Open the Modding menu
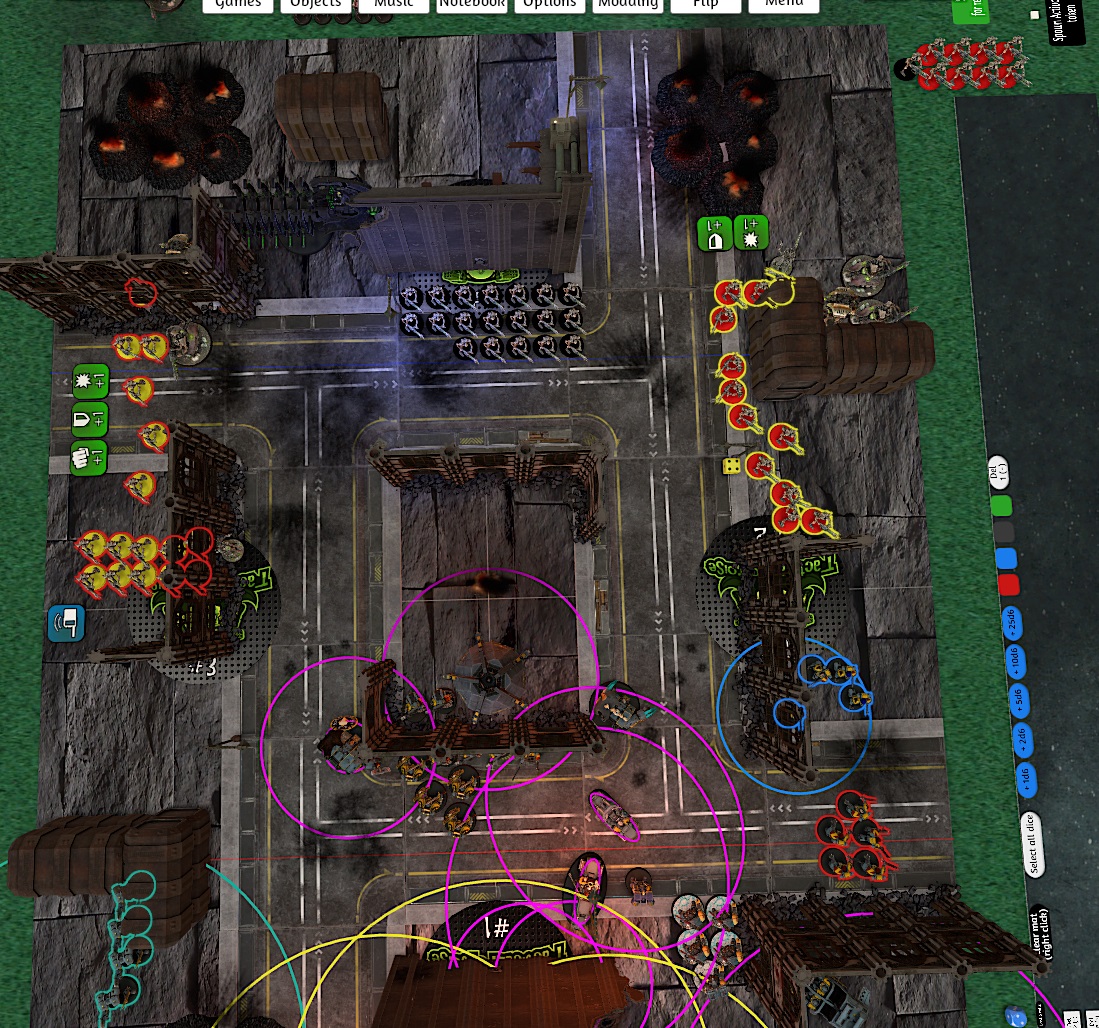 (x=628, y=5)
